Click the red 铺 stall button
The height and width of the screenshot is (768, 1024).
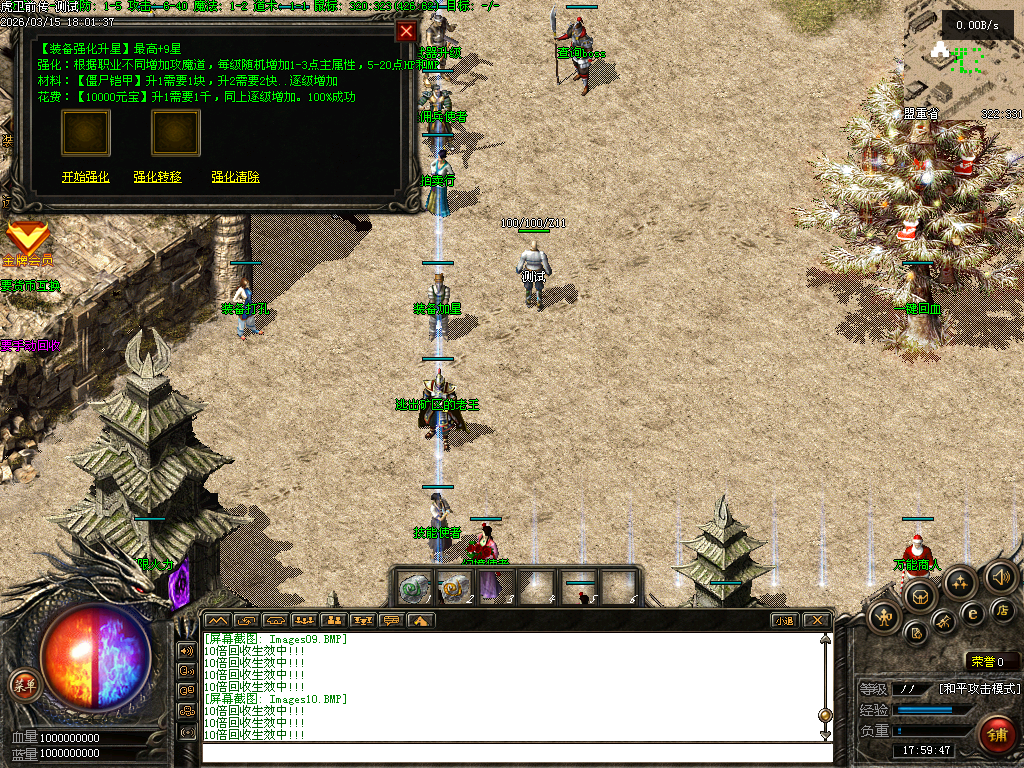pyautogui.click(x=996, y=734)
